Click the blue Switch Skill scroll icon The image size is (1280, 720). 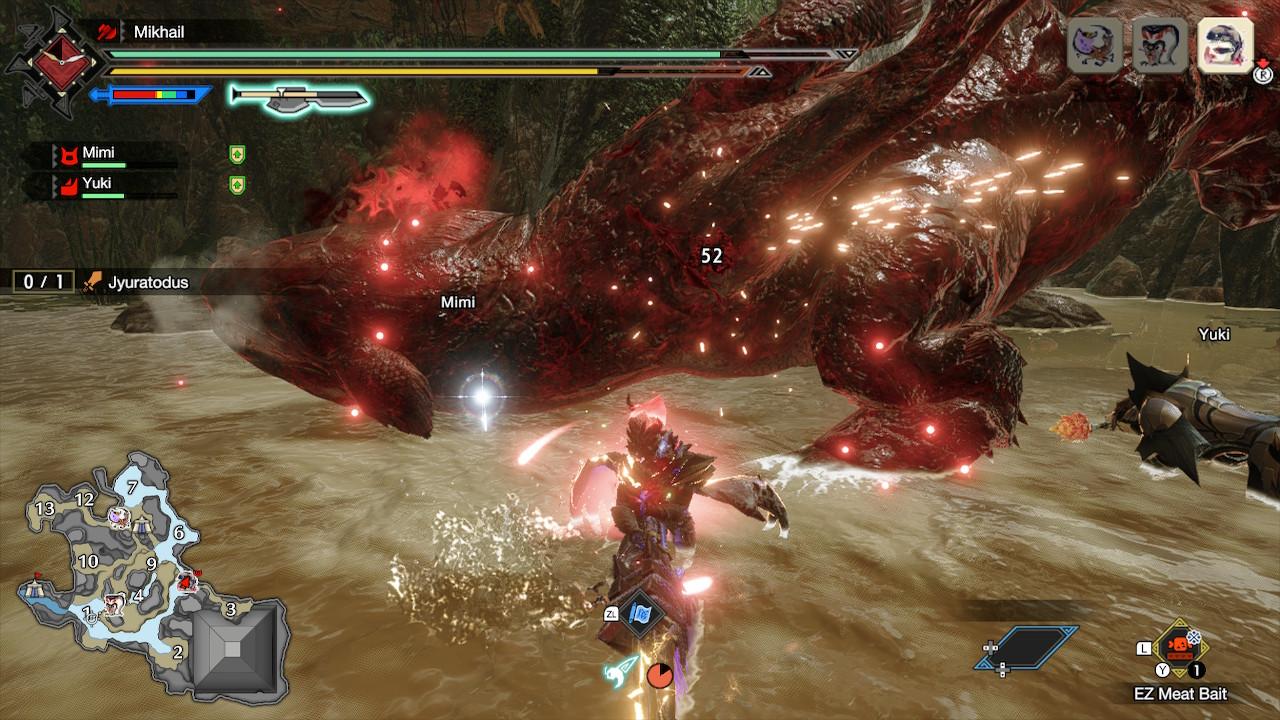(639, 613)
